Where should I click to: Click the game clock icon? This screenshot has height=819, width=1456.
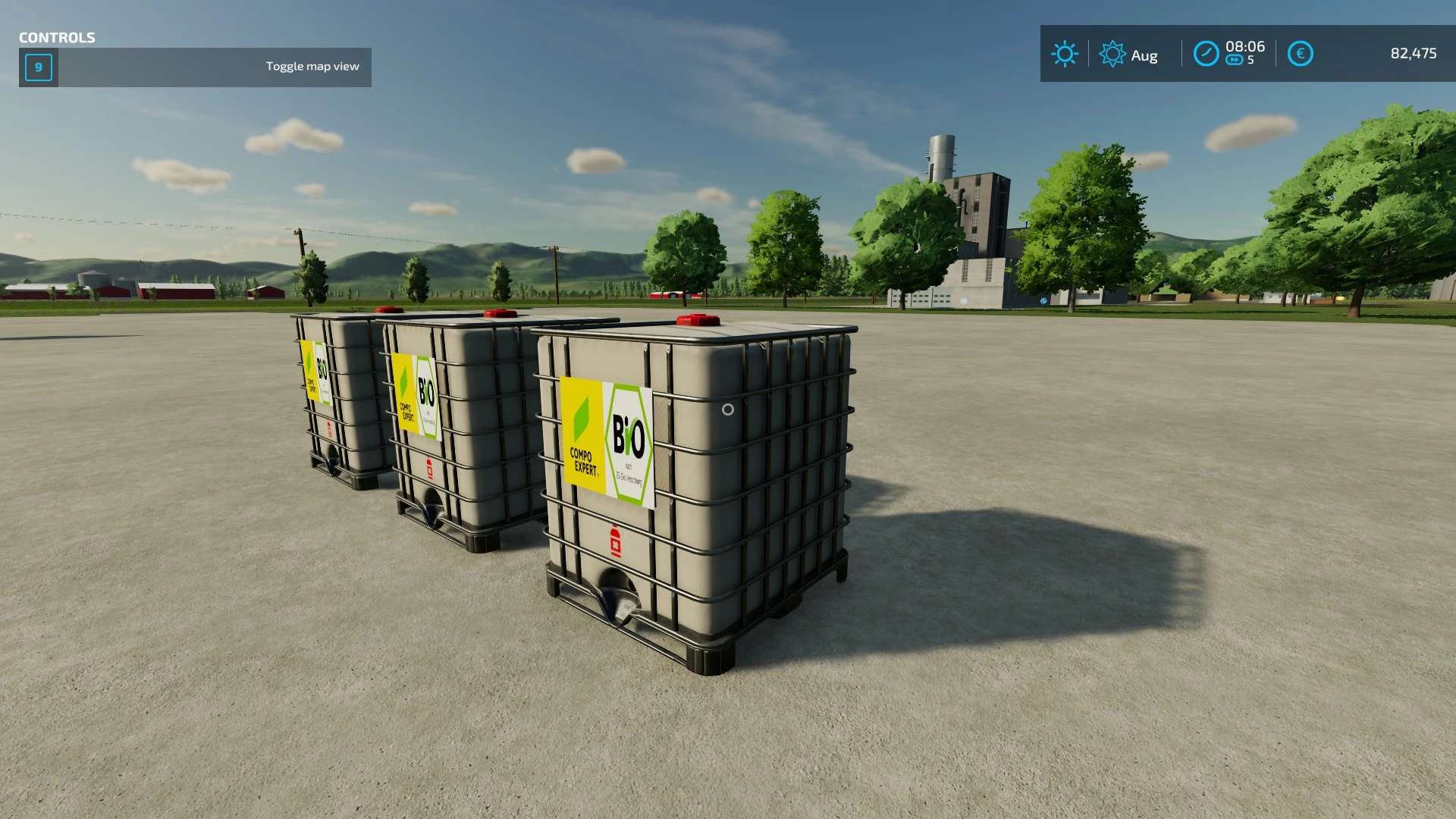point(1206,54)
